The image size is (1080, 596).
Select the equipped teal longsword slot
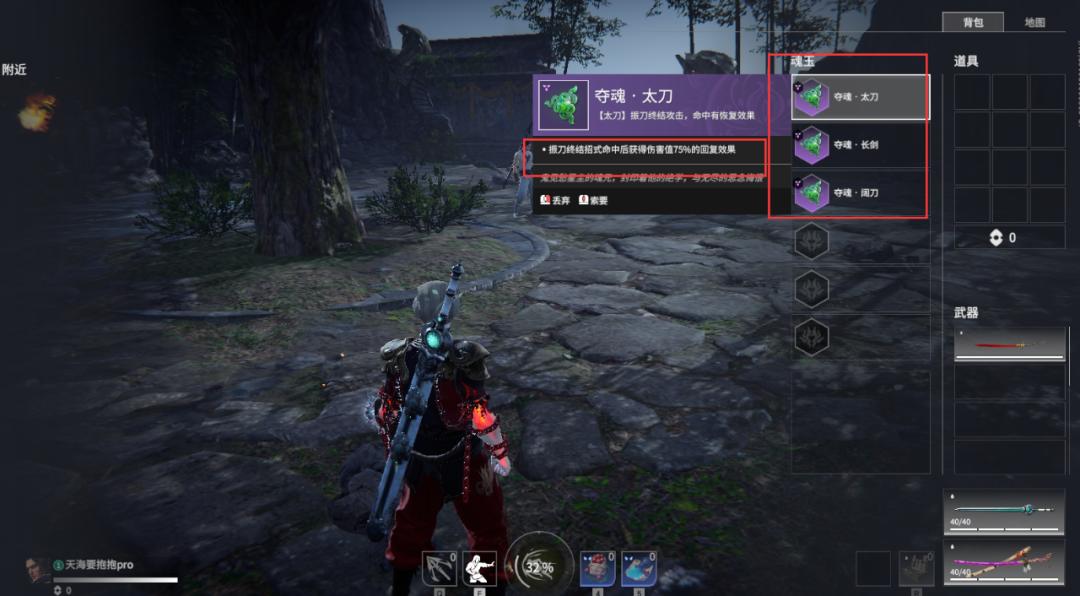[x=1004, y=511]
